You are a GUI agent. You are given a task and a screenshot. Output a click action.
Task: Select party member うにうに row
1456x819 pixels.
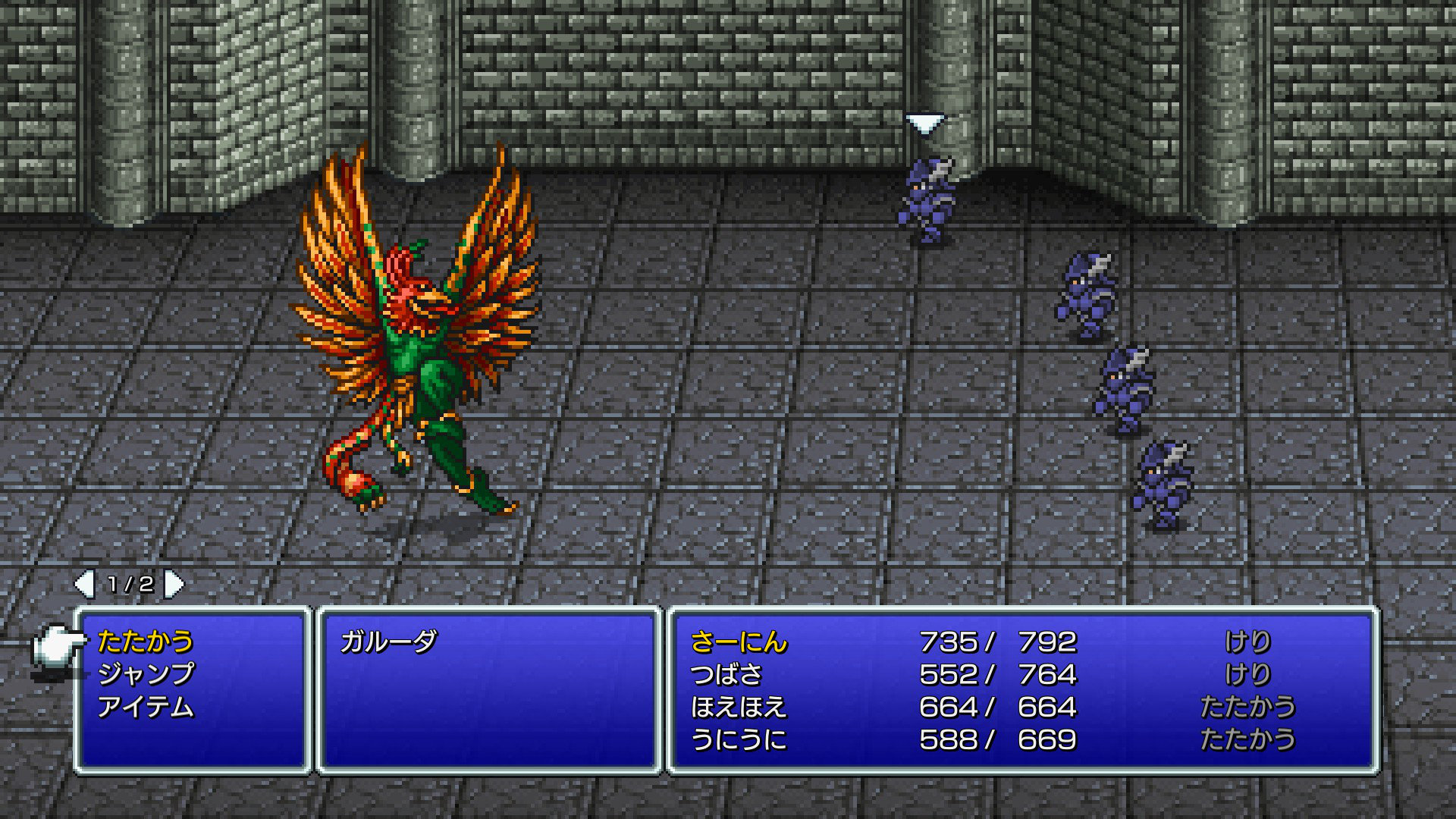pyautogui.click(x=739, y=739)
